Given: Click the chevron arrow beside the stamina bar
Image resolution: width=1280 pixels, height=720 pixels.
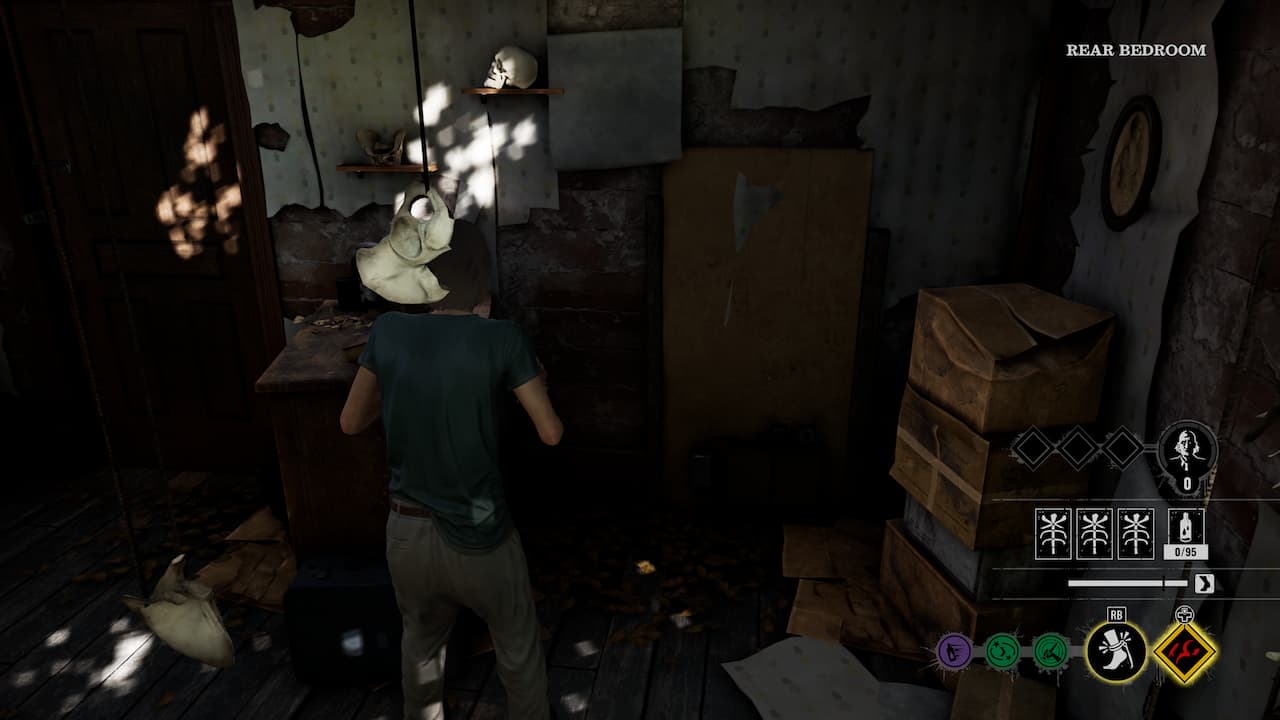Looking at the screenshot, I should point(1203,581).
